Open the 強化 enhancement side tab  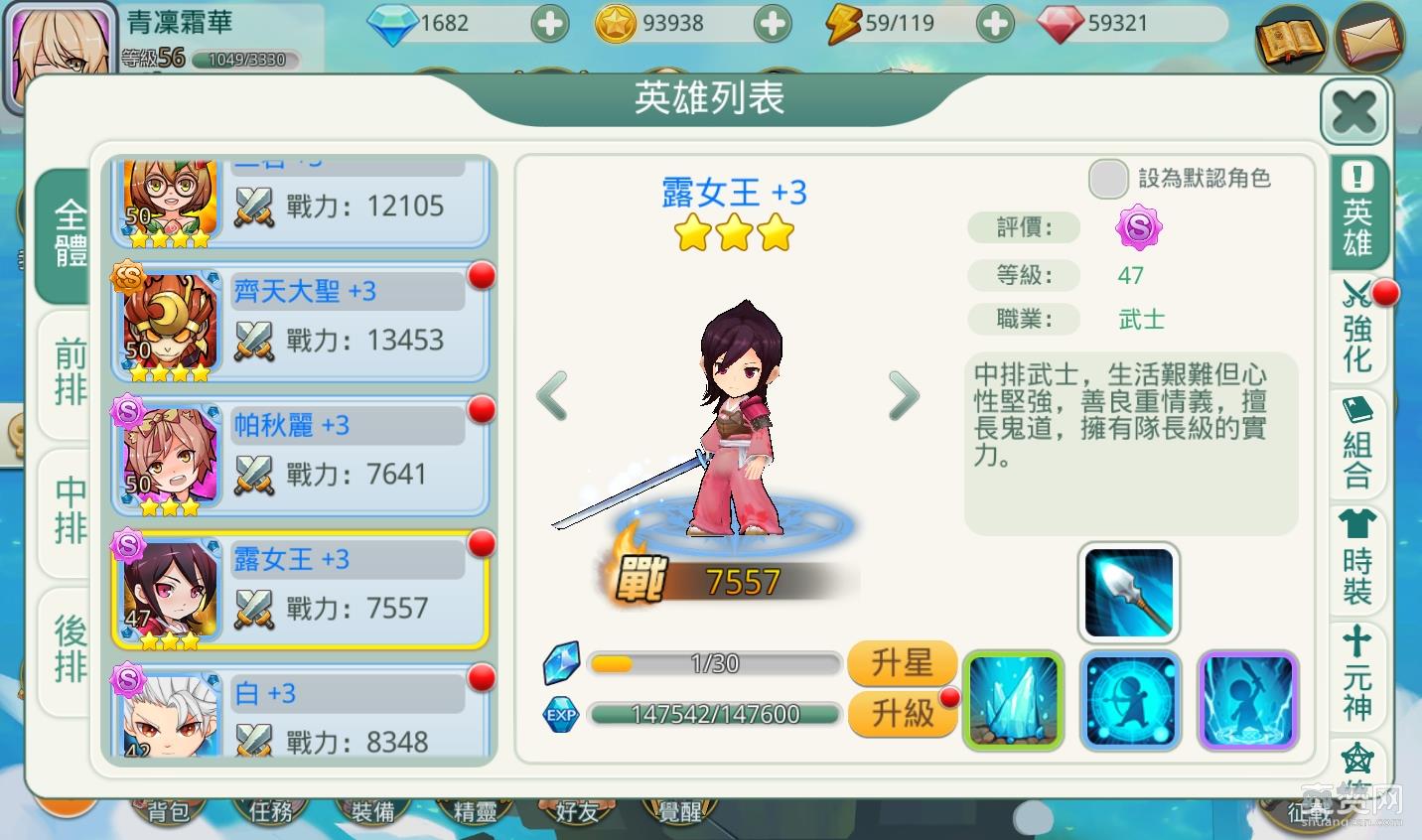[x=1357, y=329]
